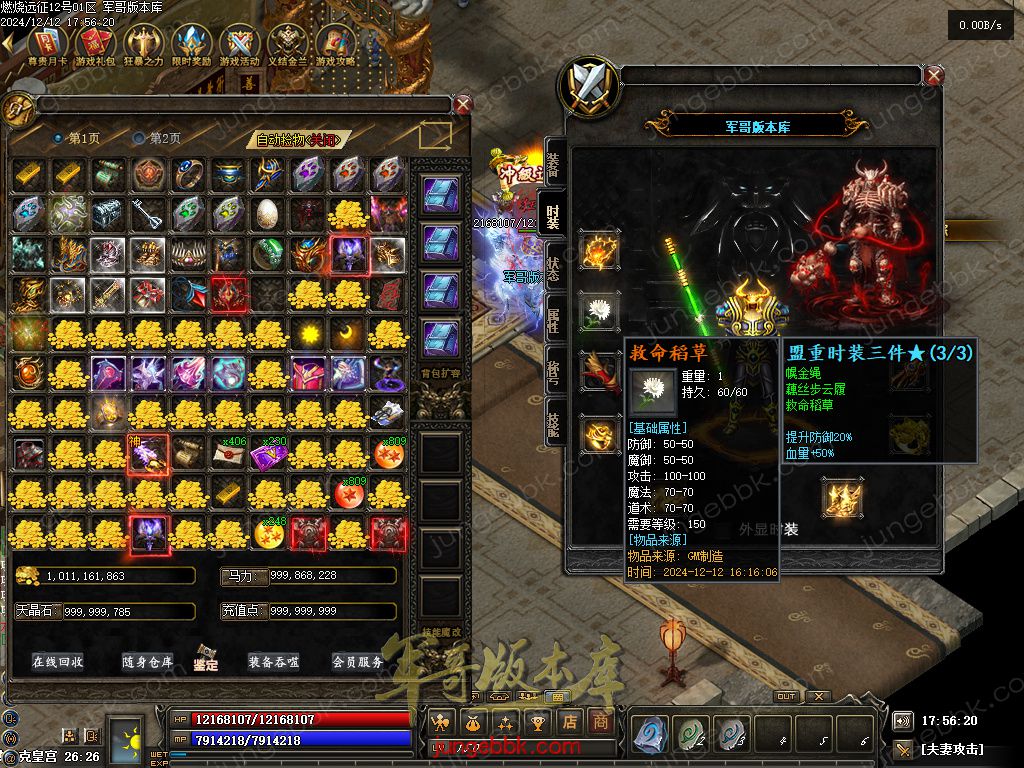Open the 尊贵月卡 monthly card icon
1024x768 pixels.
point(47,43)
